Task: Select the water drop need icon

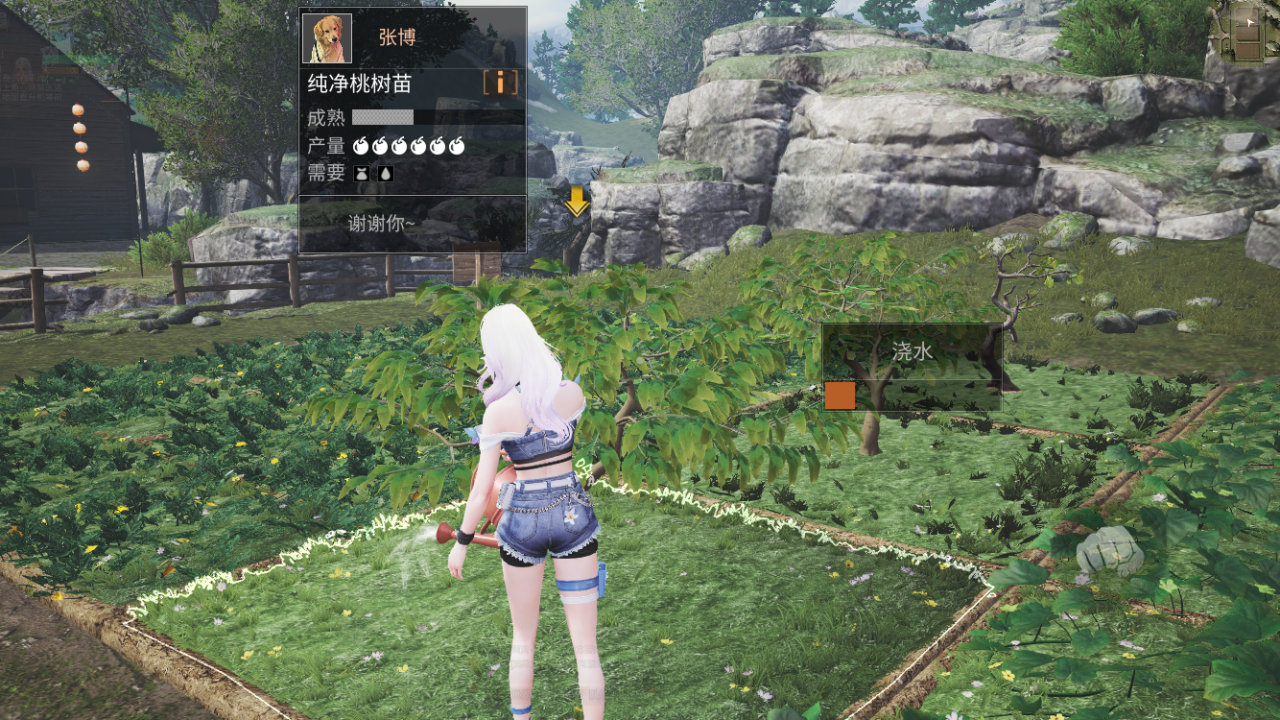Action: 385,173
